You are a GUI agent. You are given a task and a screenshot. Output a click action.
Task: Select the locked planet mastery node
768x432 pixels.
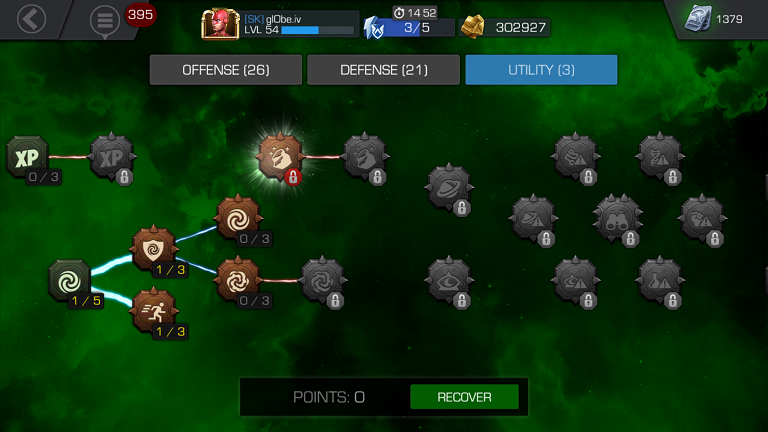click(x=448, y=187)
